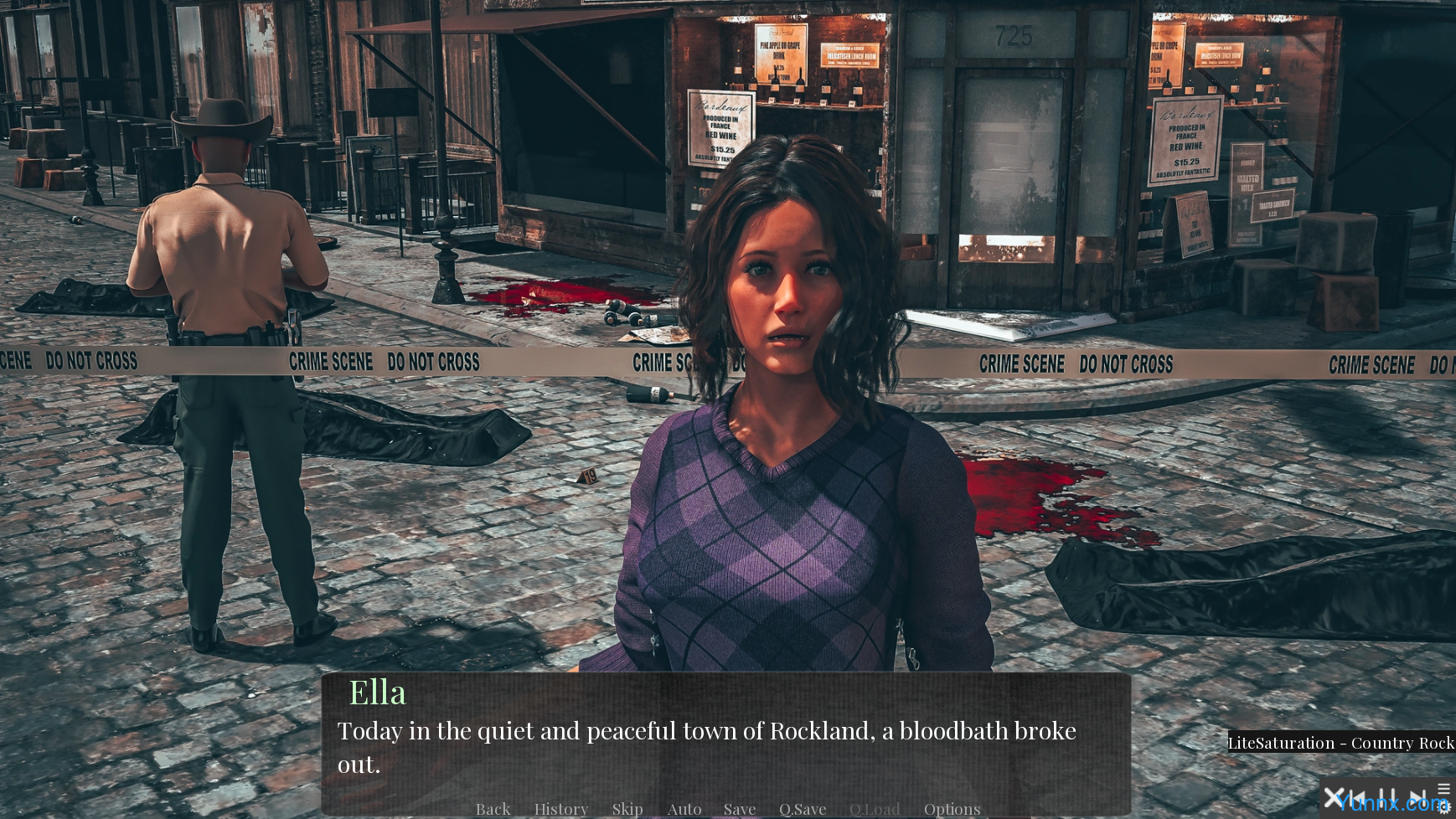The width and height of the screenshot is (1456, 819).
Task: Click the greyed-out Q.Load button
Action: point(875,809)
